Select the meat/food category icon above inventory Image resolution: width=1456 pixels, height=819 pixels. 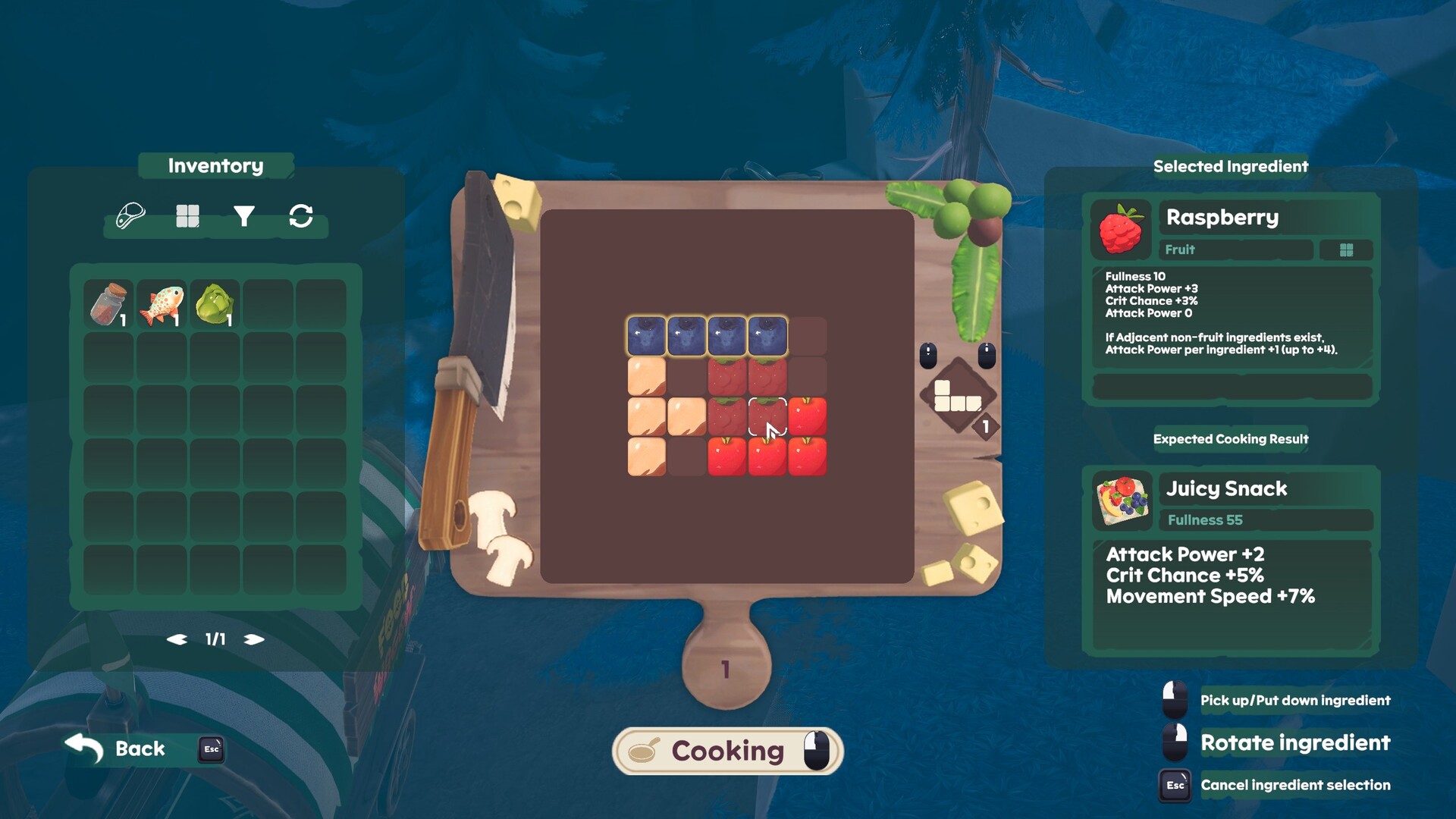tap(130, 215)
